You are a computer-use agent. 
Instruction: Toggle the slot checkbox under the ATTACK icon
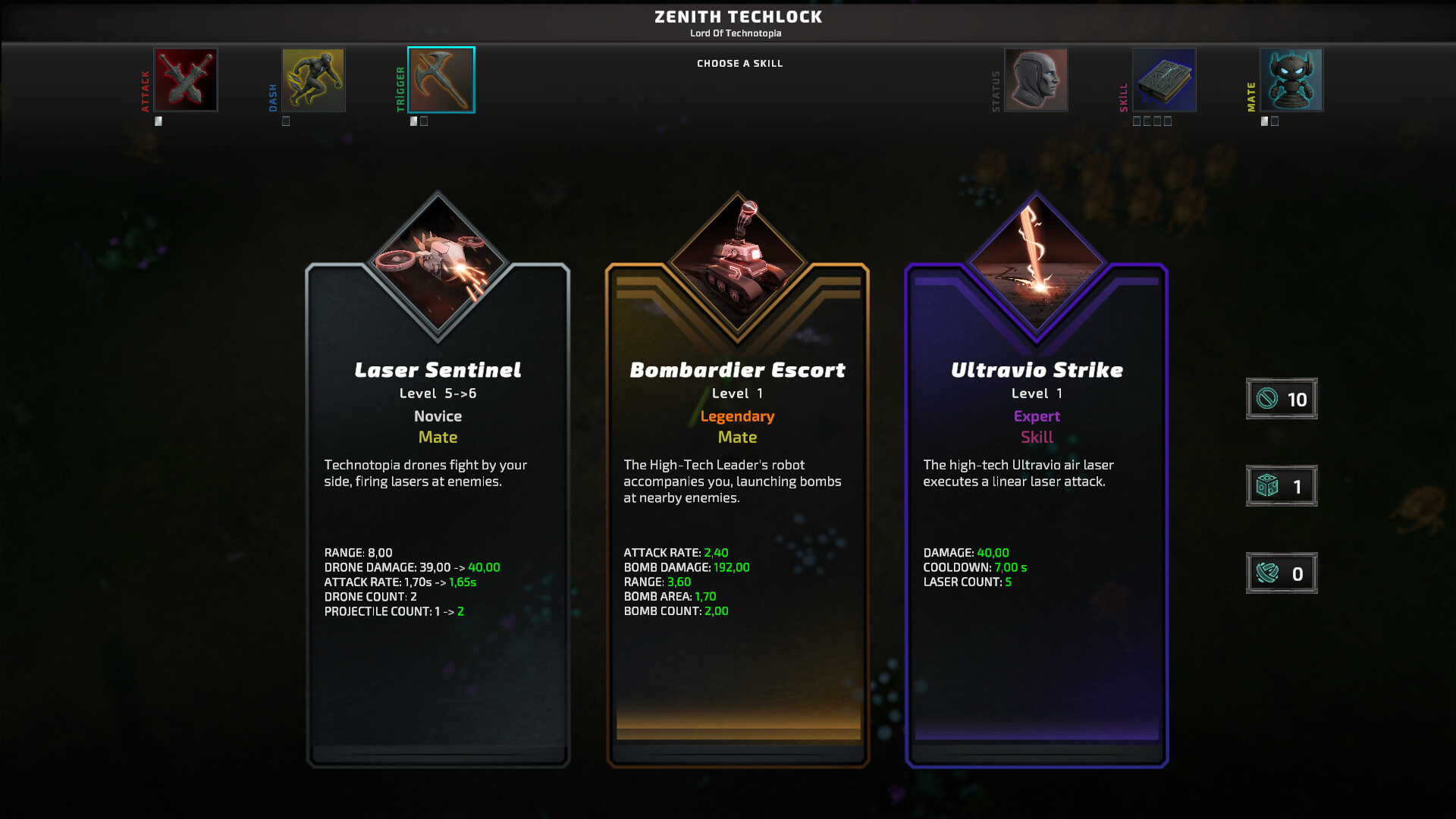click(x=158, y=120)
